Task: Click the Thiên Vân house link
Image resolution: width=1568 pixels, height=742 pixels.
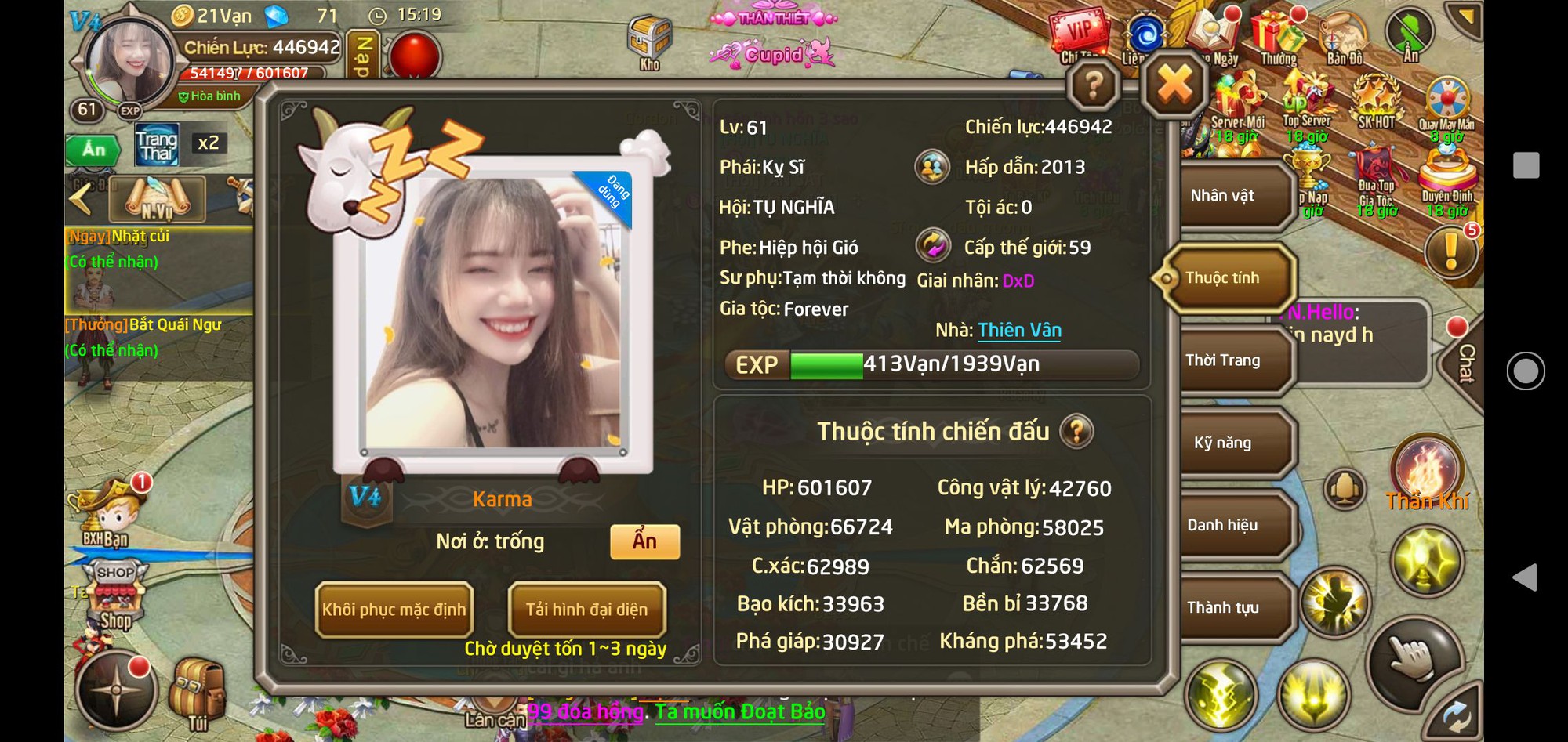Action: coord(1018,330)
